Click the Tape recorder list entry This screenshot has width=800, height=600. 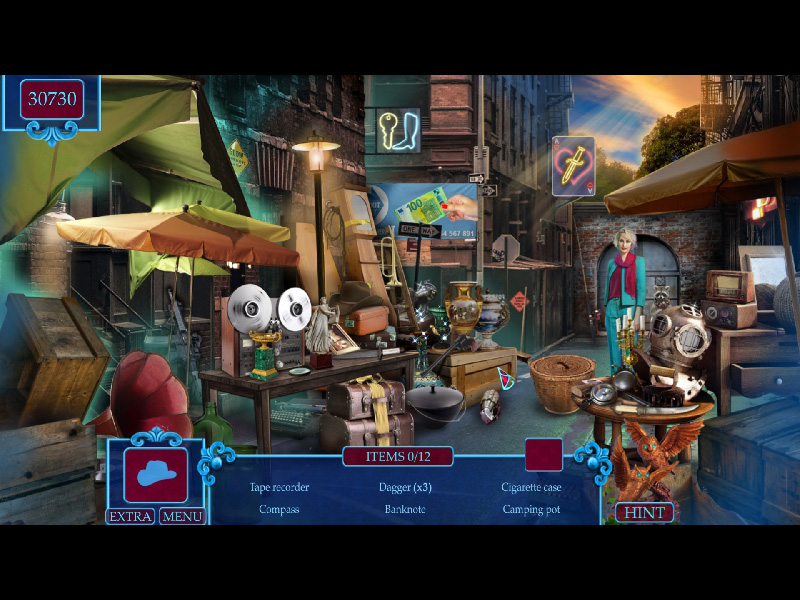click(x=279, y=487)
